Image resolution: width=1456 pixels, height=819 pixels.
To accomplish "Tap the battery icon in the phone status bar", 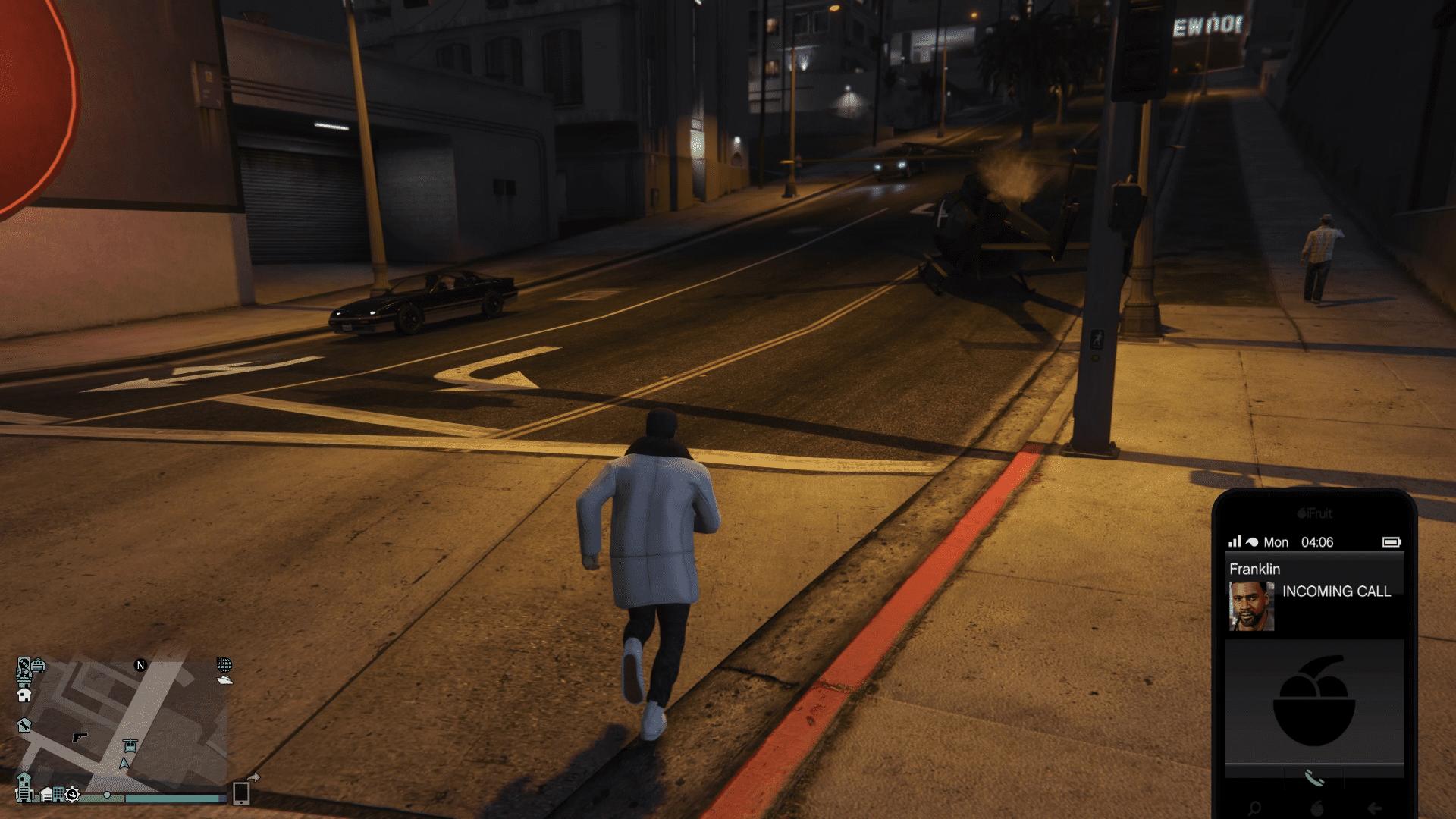I will point(1393,542).
